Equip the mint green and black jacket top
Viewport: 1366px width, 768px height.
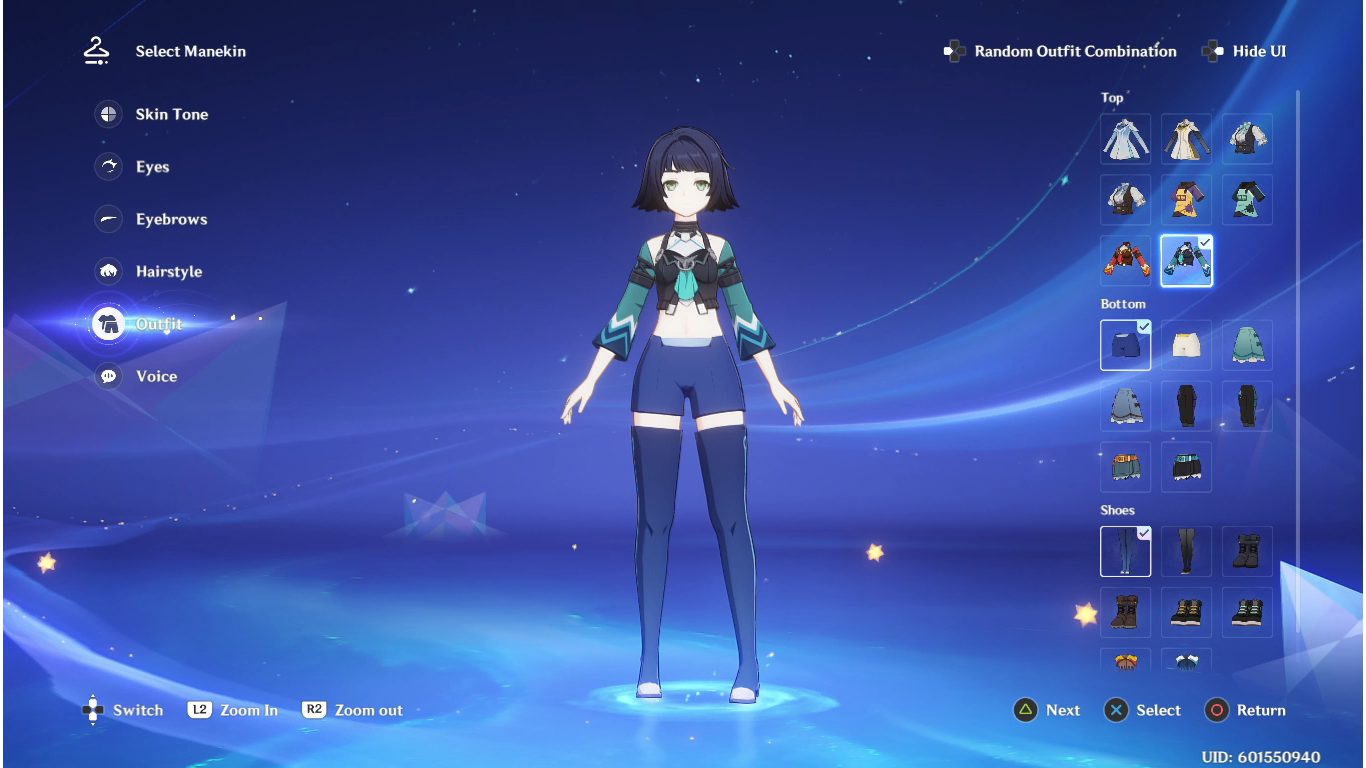(1247, 200)
